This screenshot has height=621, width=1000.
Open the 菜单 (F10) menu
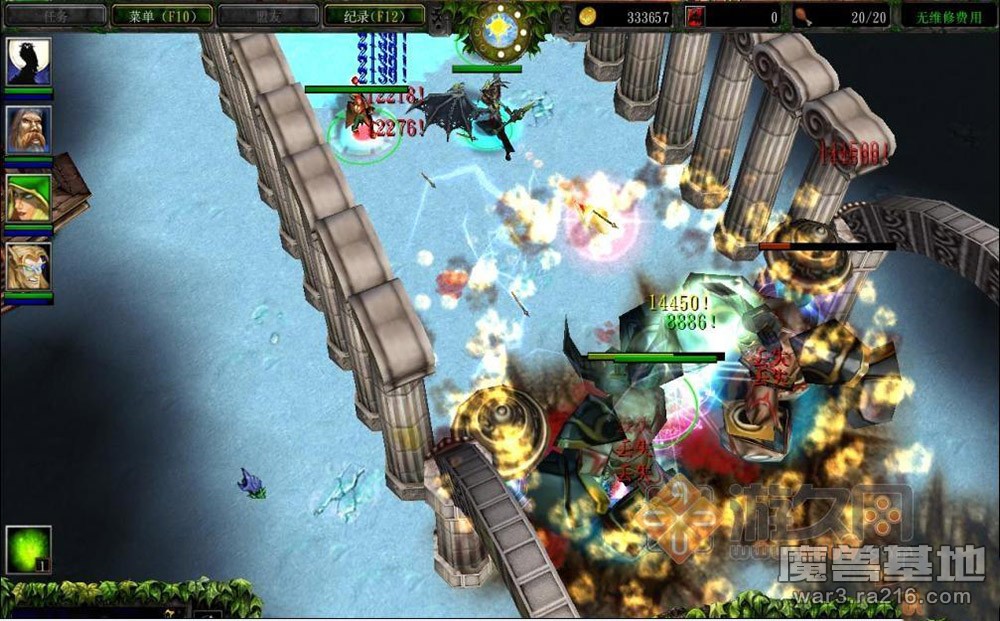pos(161,16)
